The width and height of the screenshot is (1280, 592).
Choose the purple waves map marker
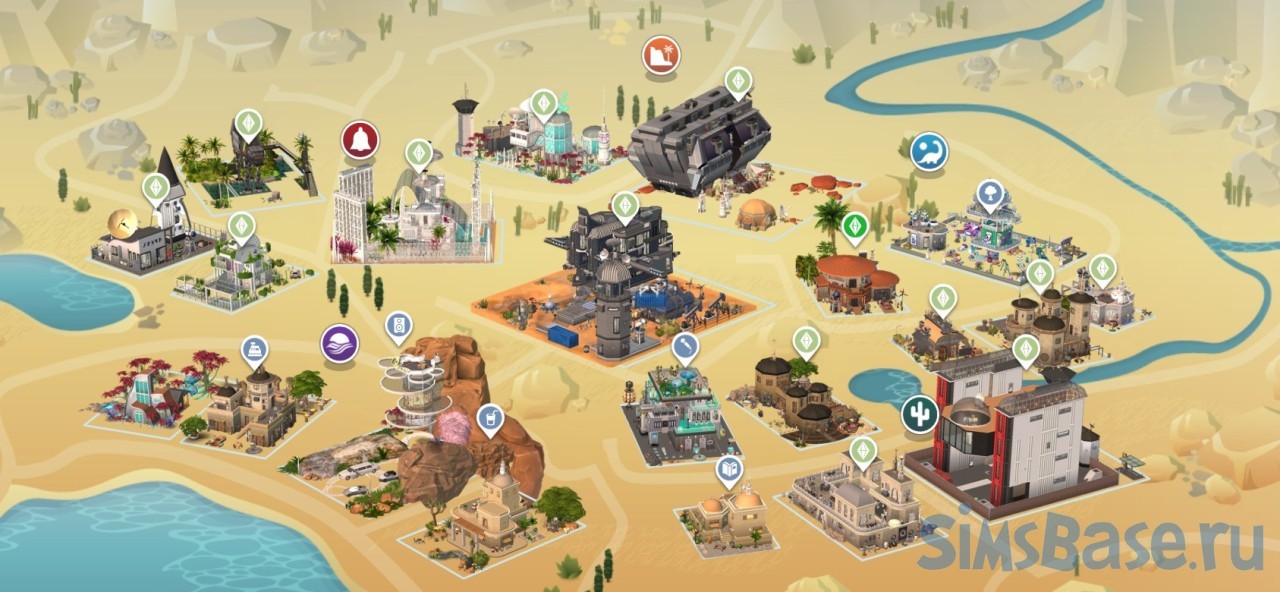click(340, 344)
